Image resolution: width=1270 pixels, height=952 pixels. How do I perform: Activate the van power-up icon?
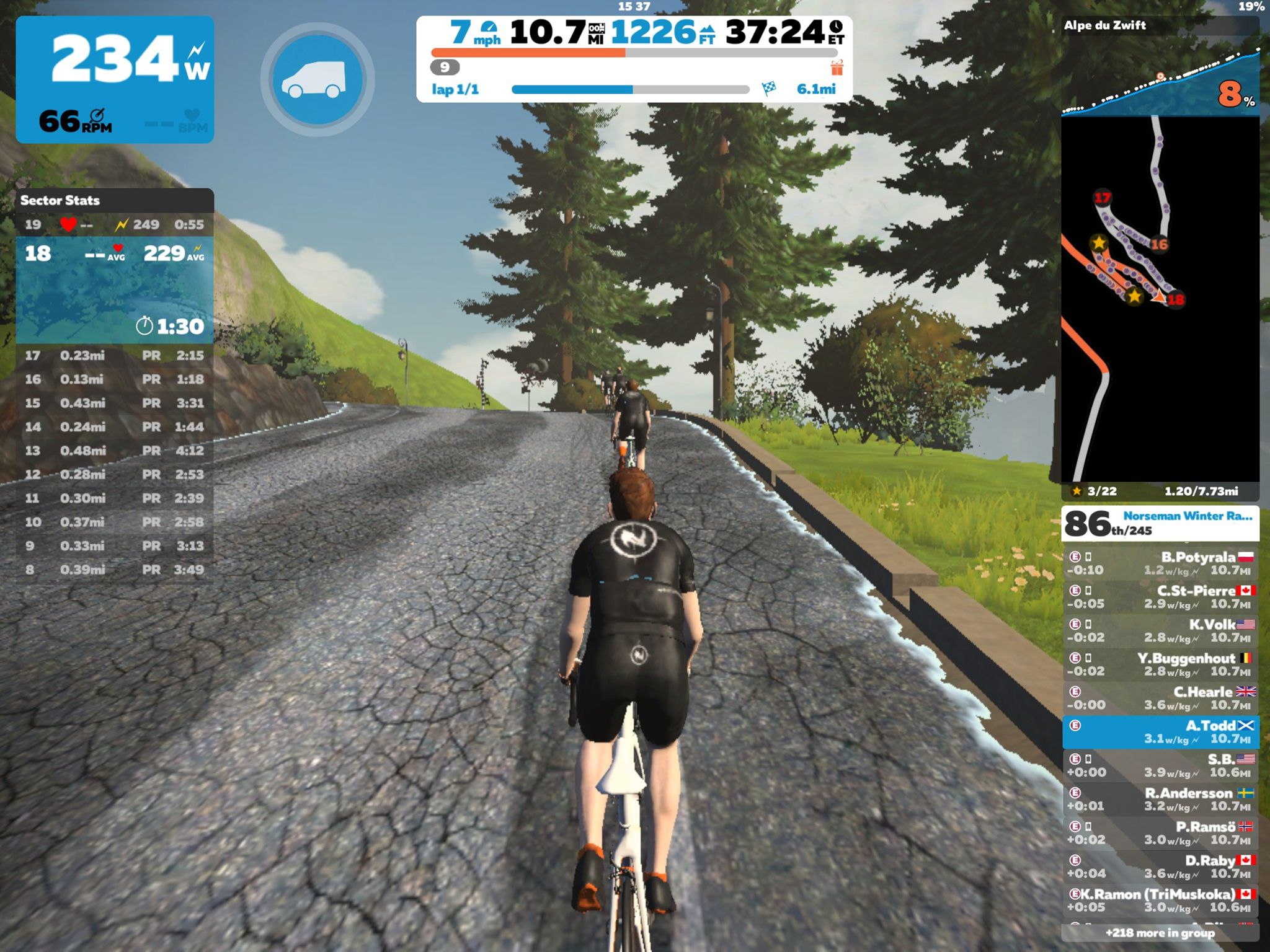pyautogui.click(x=317, y=79)
